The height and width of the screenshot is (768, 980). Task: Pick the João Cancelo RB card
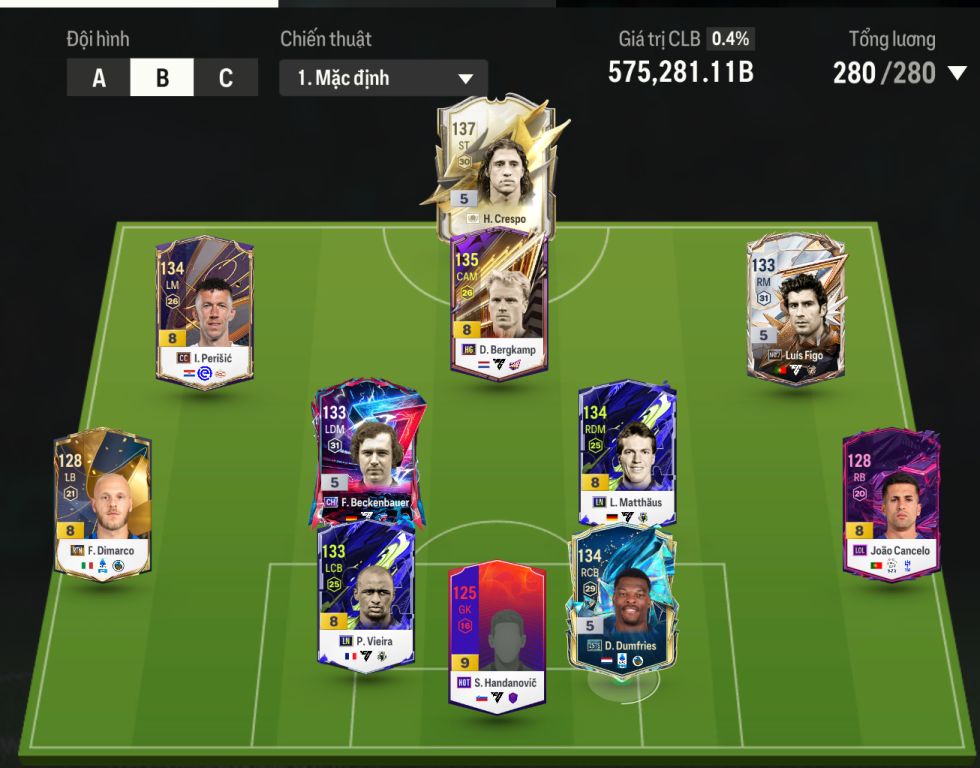(x=891, y=503)
